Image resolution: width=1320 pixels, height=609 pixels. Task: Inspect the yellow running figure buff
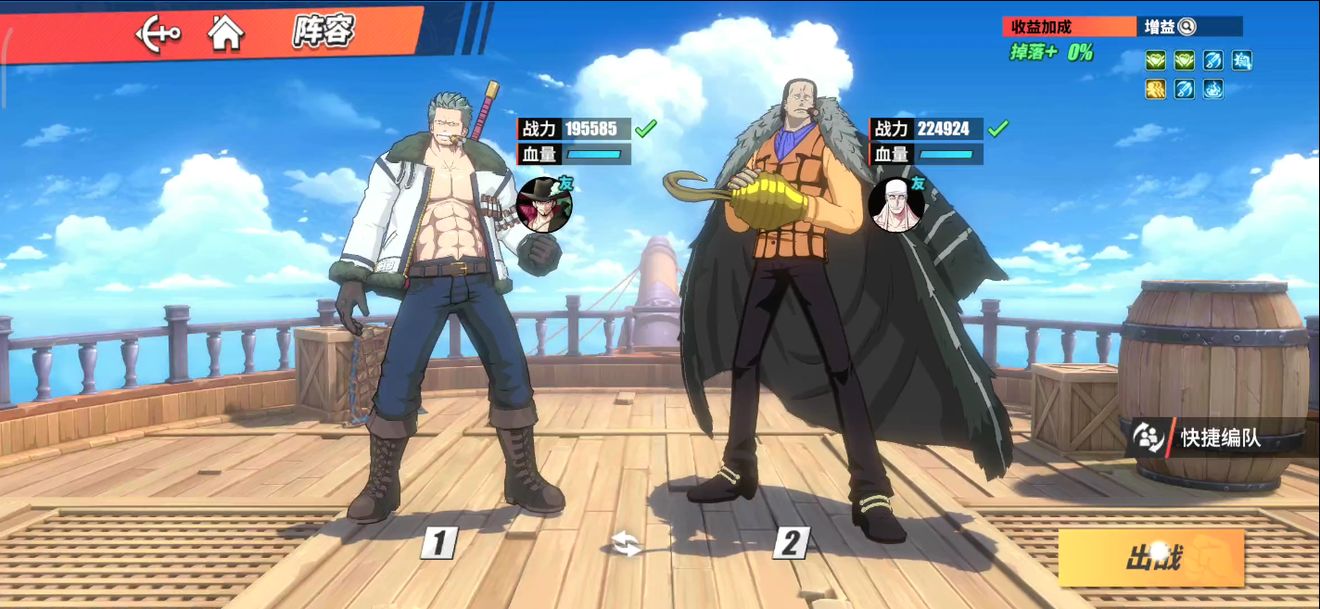click(1155, 89)
